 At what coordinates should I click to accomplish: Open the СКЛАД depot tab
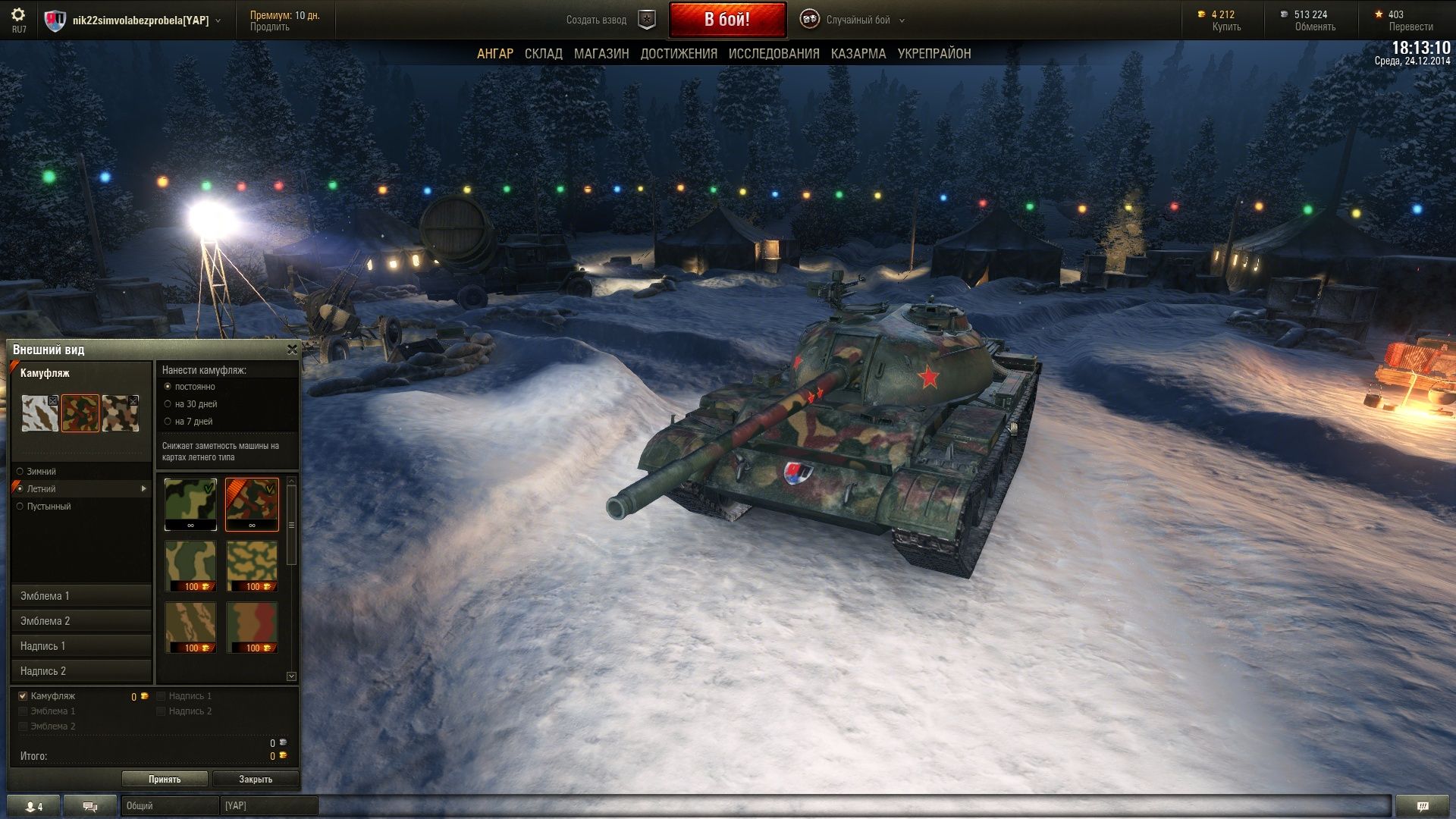(543, 54)
